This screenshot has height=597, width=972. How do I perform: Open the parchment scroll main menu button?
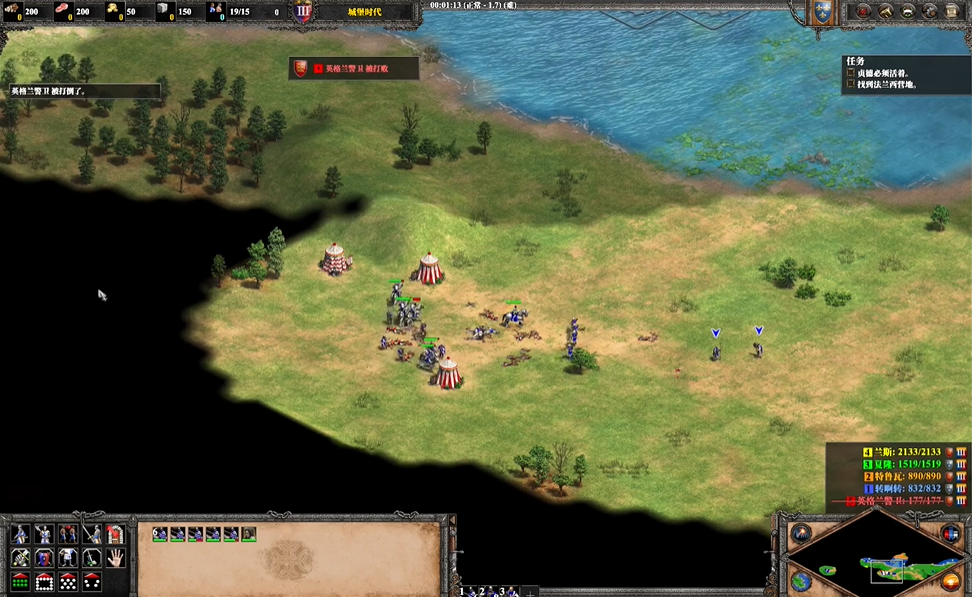coord(953,11)
